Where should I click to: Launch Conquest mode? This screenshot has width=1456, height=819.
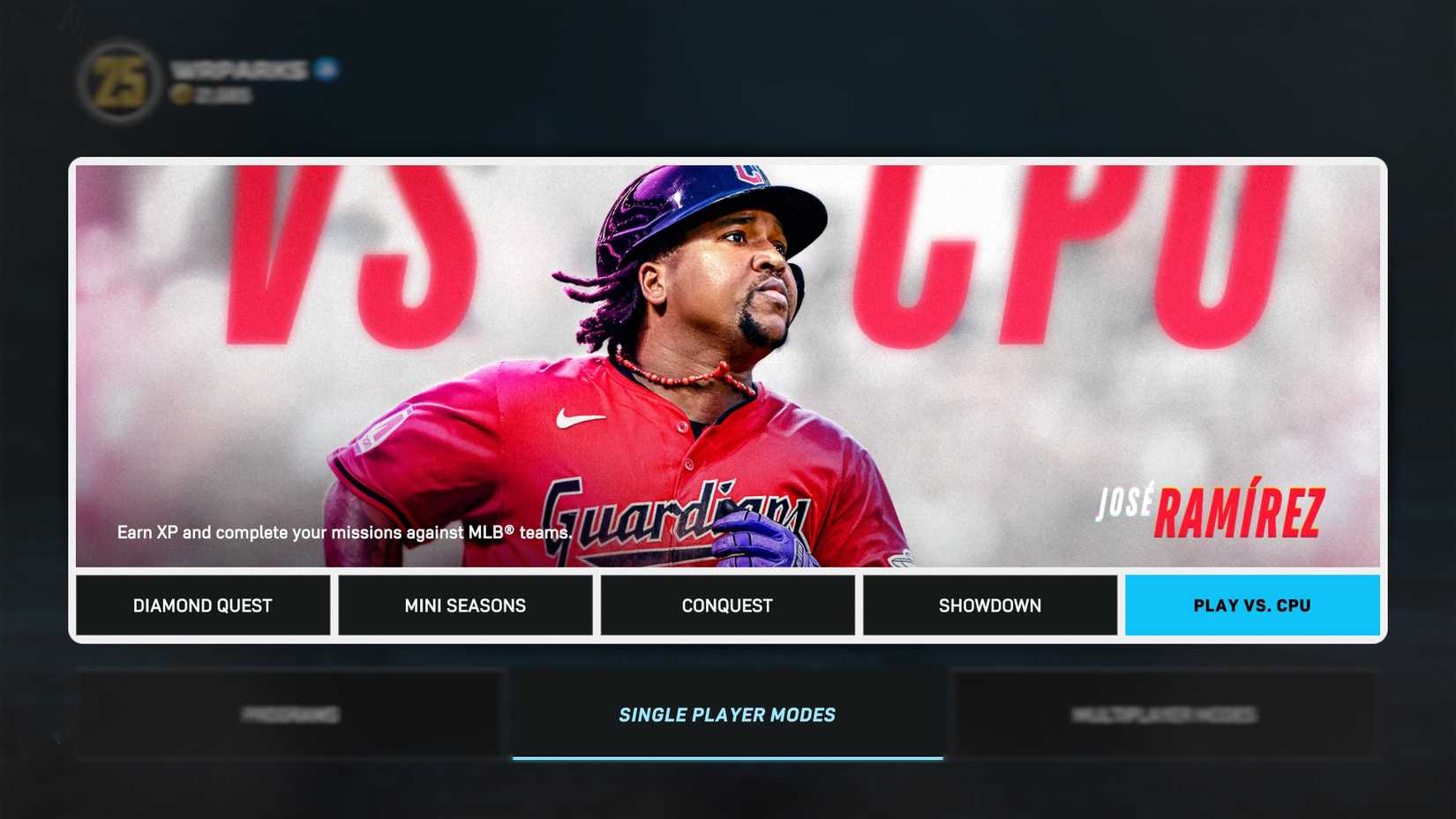click(x=726, y=605)
